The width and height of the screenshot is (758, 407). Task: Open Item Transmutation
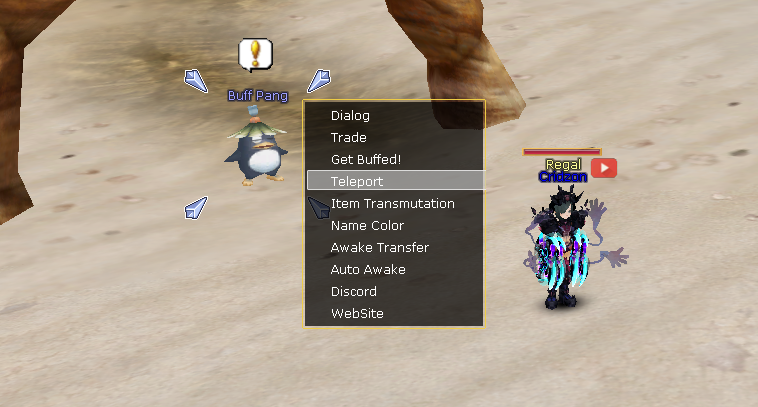click(x=392, y=204)
